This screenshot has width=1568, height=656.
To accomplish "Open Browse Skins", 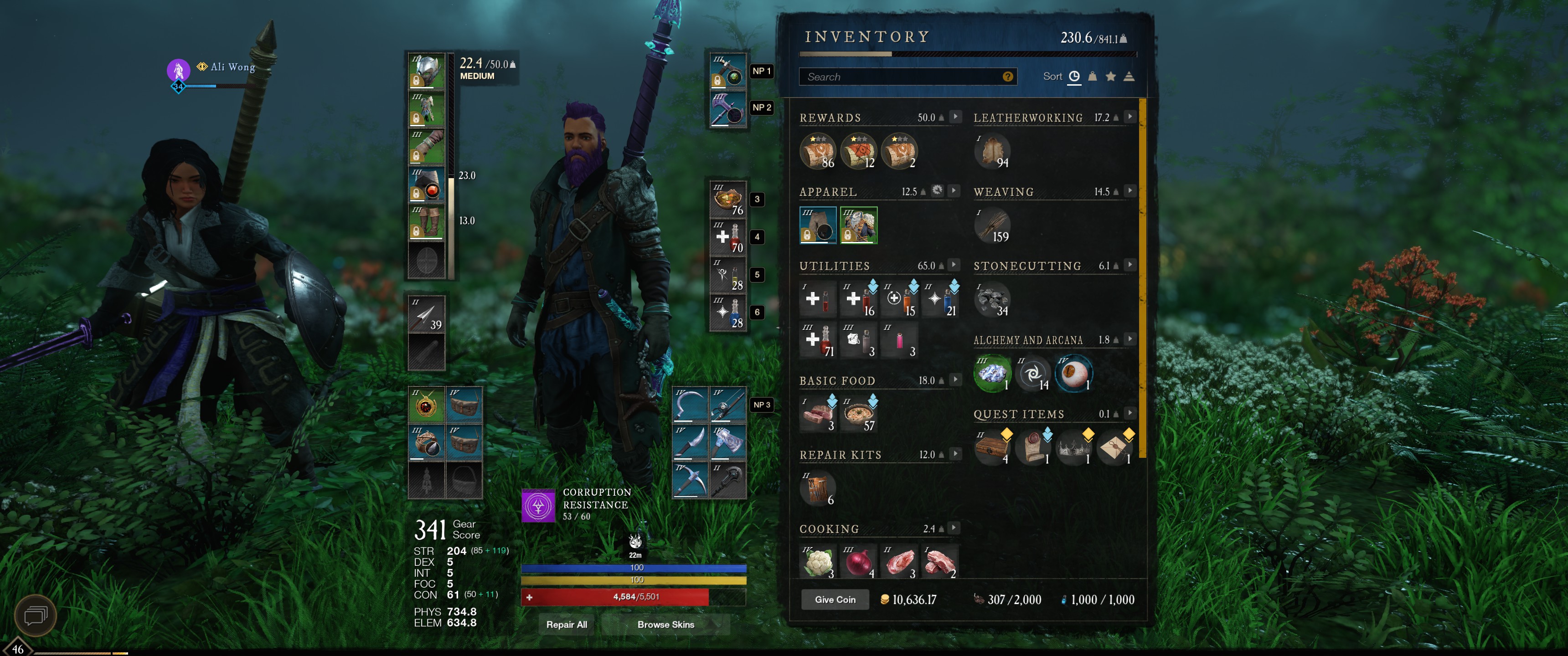I will pyautogui.click(x=665, y=625).
